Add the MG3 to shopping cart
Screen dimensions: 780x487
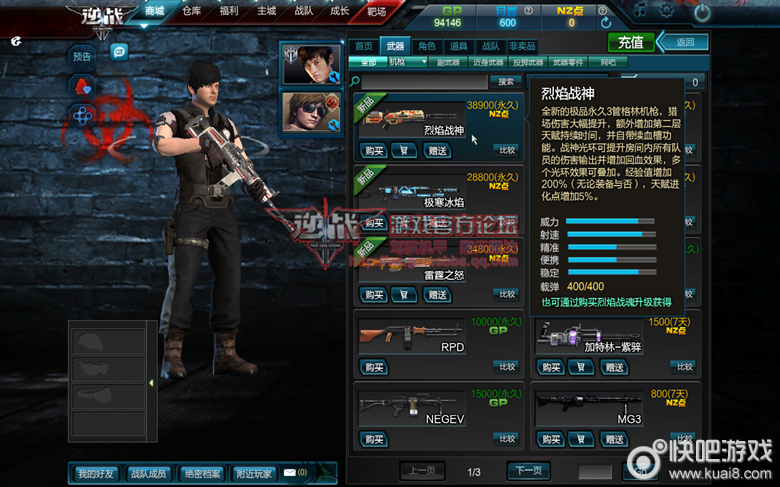[580, 439]
